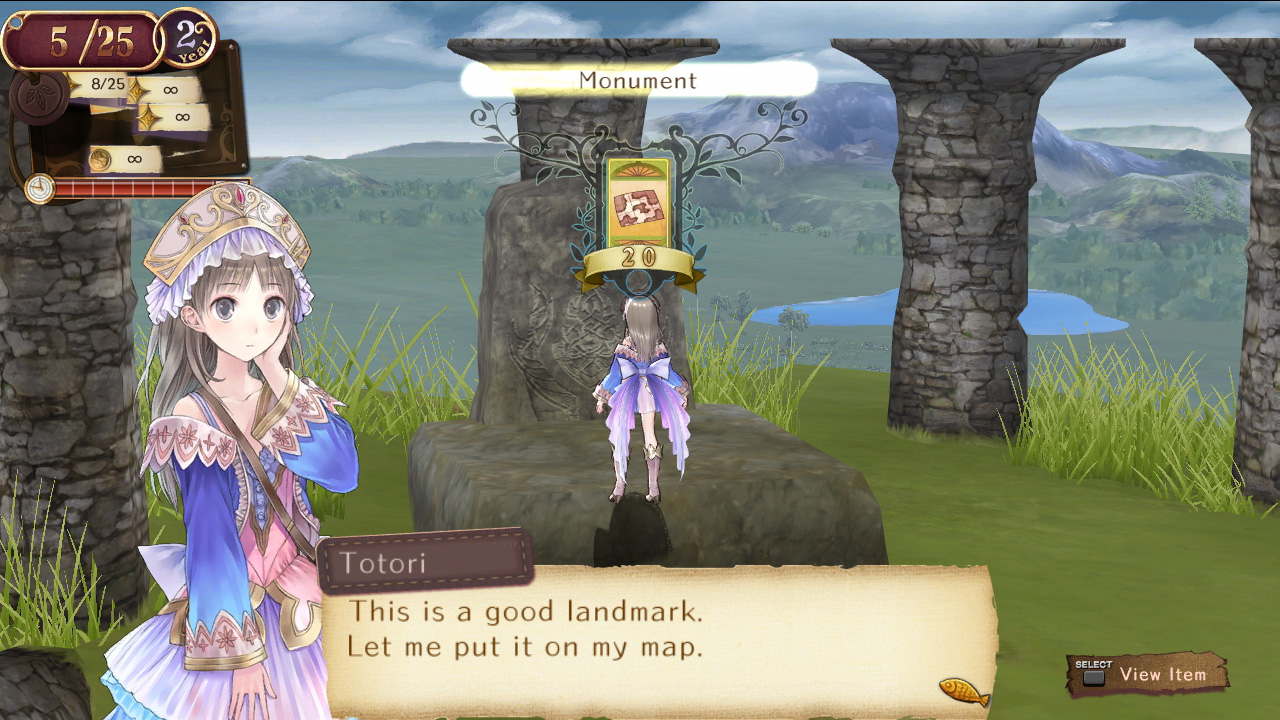1280x720 pixels.
Task: Select the map card above Totori
Action: [x=638, y=207]
